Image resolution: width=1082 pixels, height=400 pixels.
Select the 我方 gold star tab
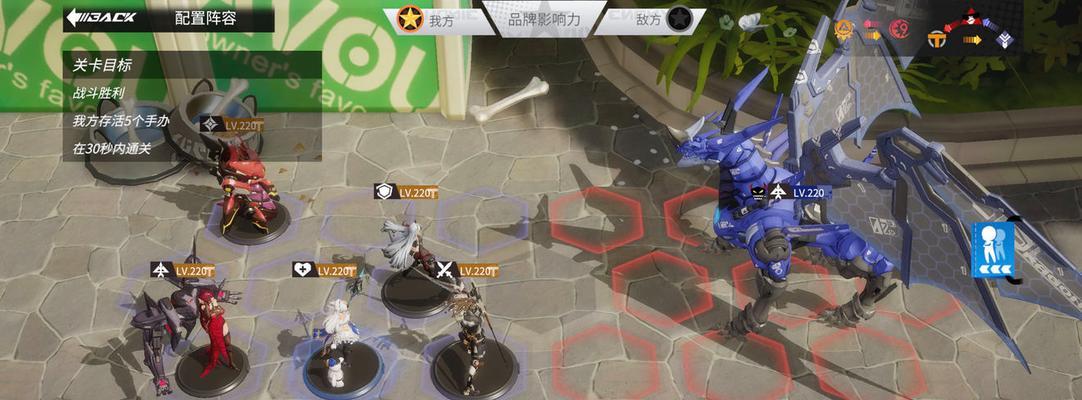(x=426, y=19)
